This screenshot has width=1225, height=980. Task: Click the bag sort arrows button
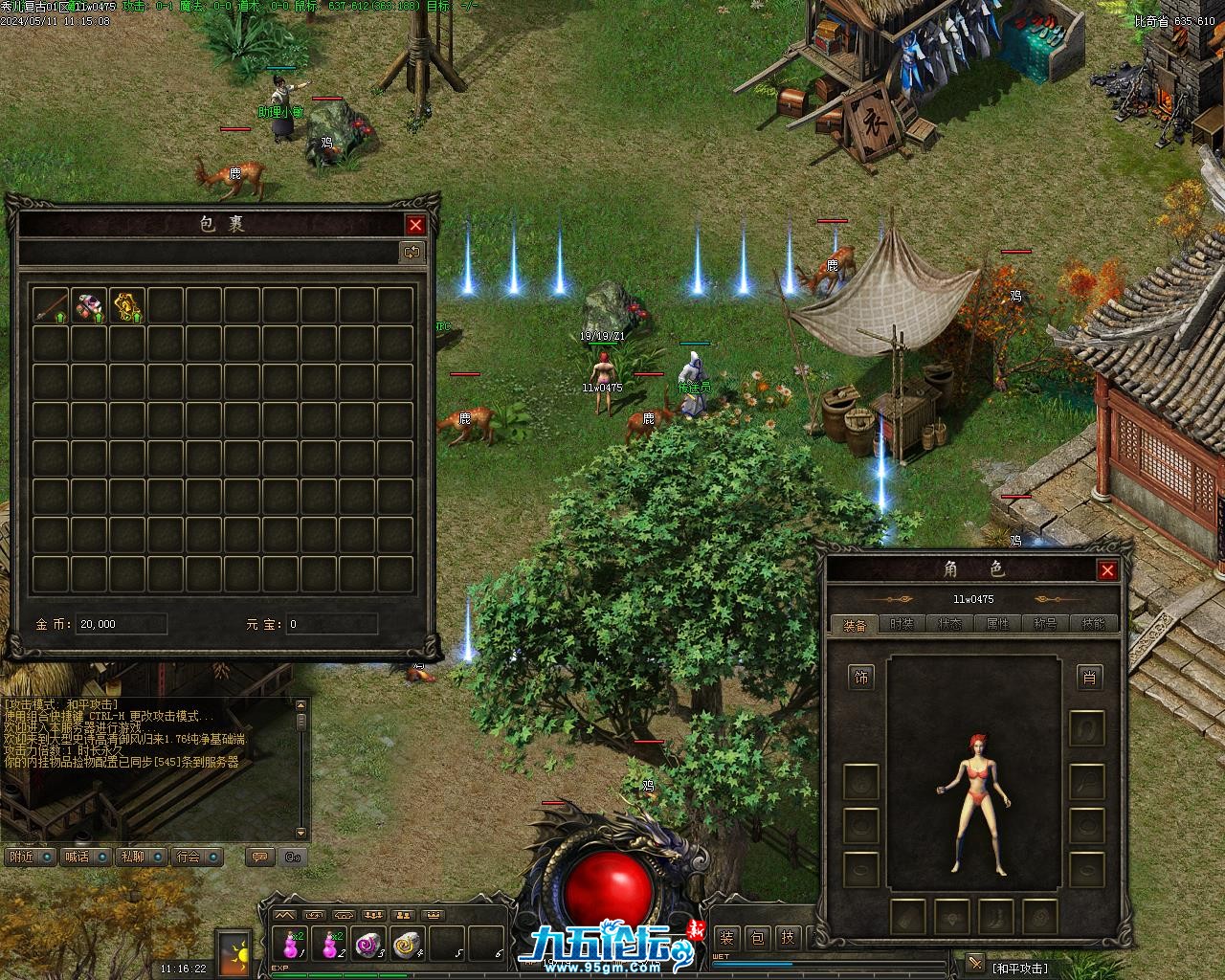click(x=412, y=253)
